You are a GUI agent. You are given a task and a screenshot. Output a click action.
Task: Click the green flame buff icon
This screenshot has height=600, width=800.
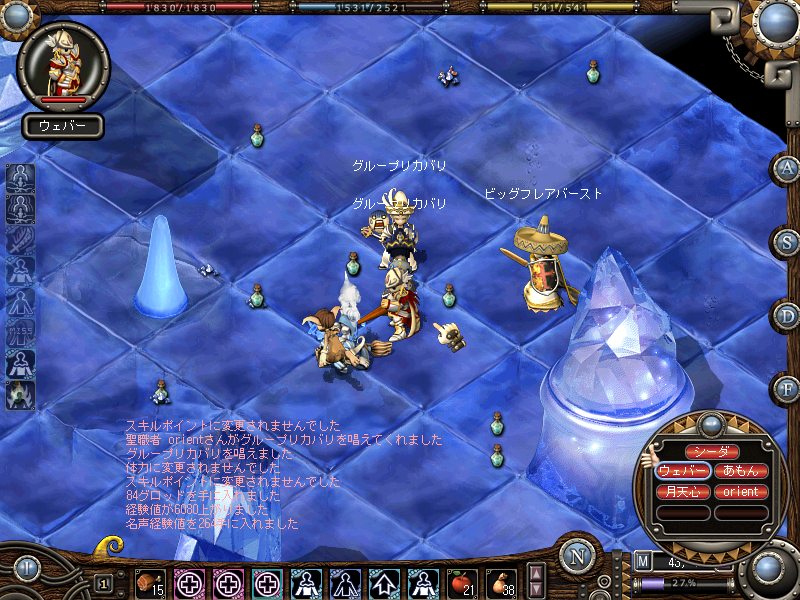click(20, 394)
